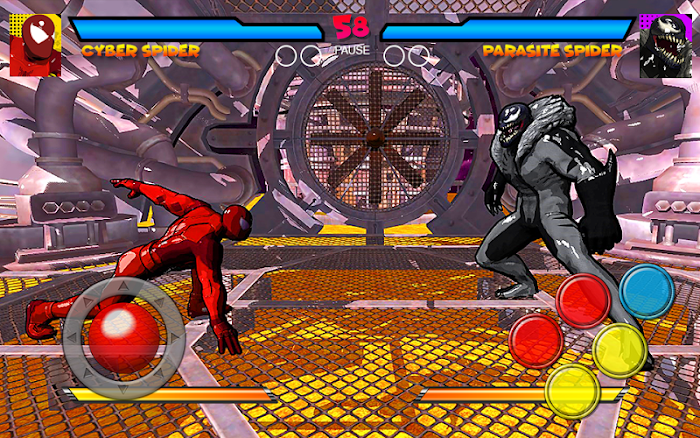Tap the blue attack button
This screenshot has width=700, height=438.
coord(646,292)
